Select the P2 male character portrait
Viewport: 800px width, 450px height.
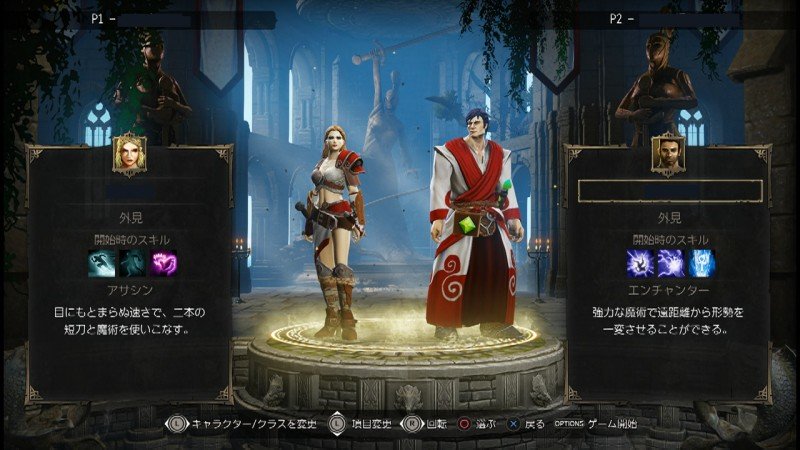668,154
